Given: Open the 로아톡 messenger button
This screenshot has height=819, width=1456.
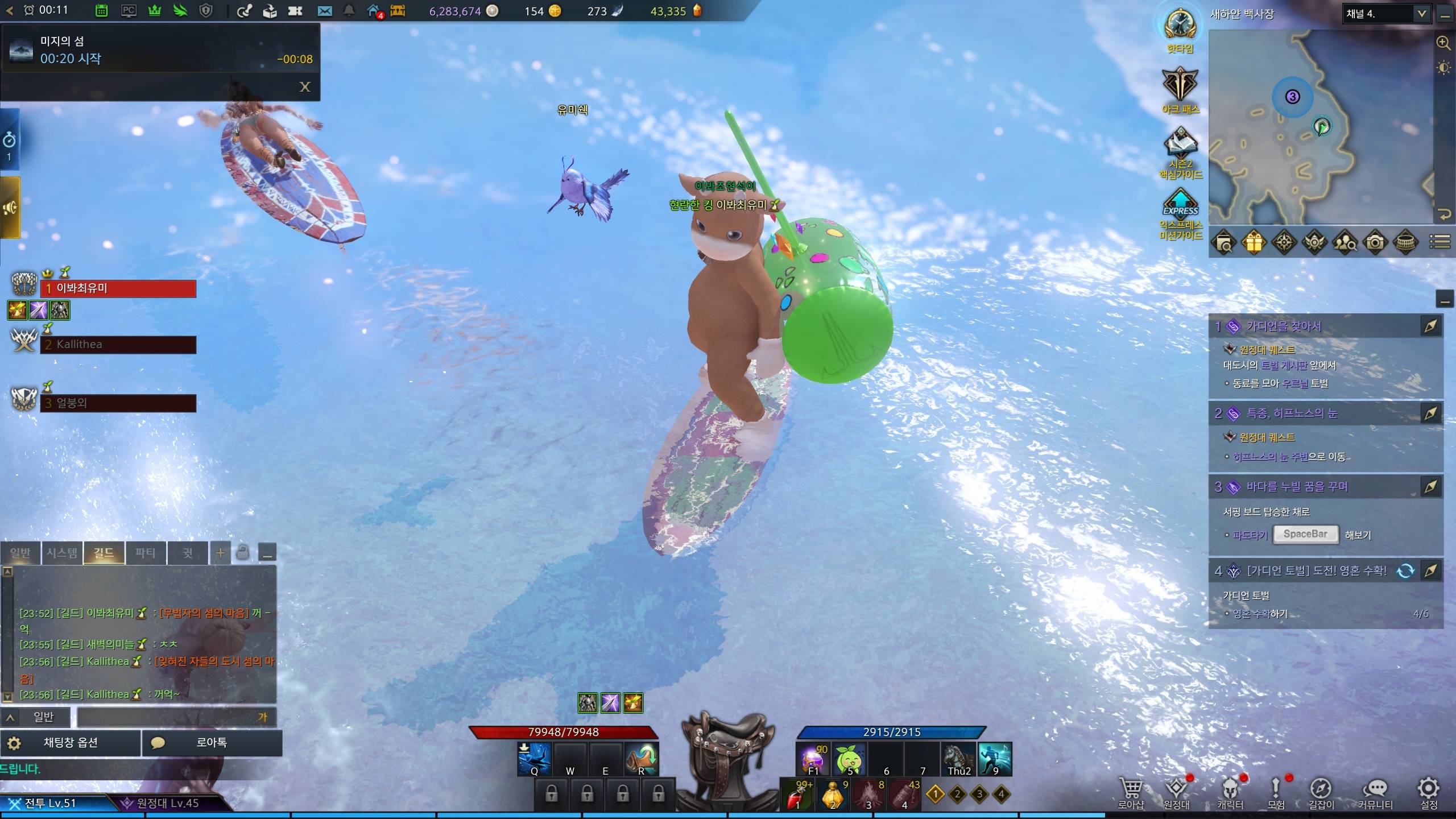Looking at the screenshot, I should [x=212, y=743].
